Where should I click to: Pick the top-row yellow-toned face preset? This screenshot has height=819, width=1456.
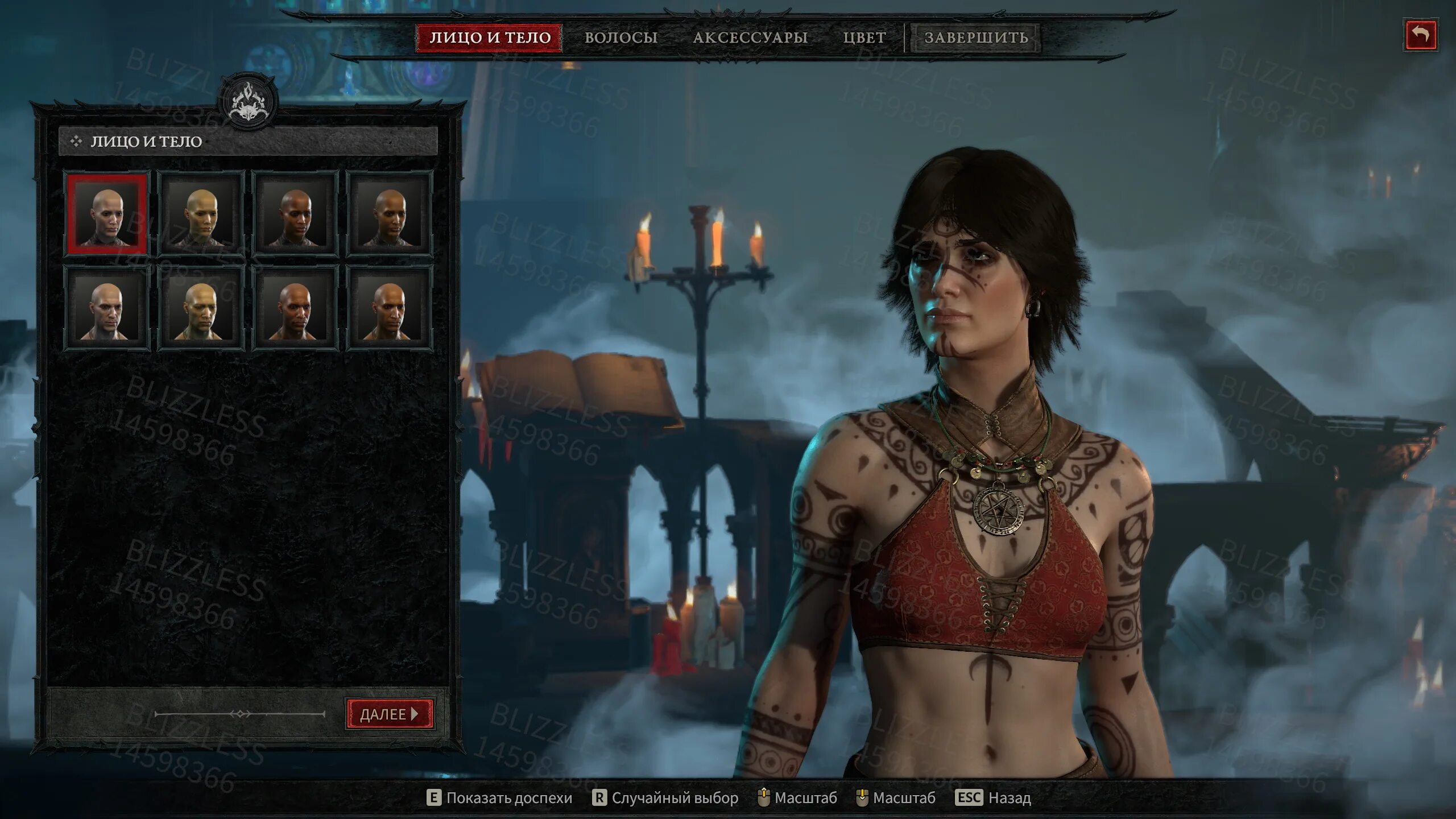[x=201, y=214]
